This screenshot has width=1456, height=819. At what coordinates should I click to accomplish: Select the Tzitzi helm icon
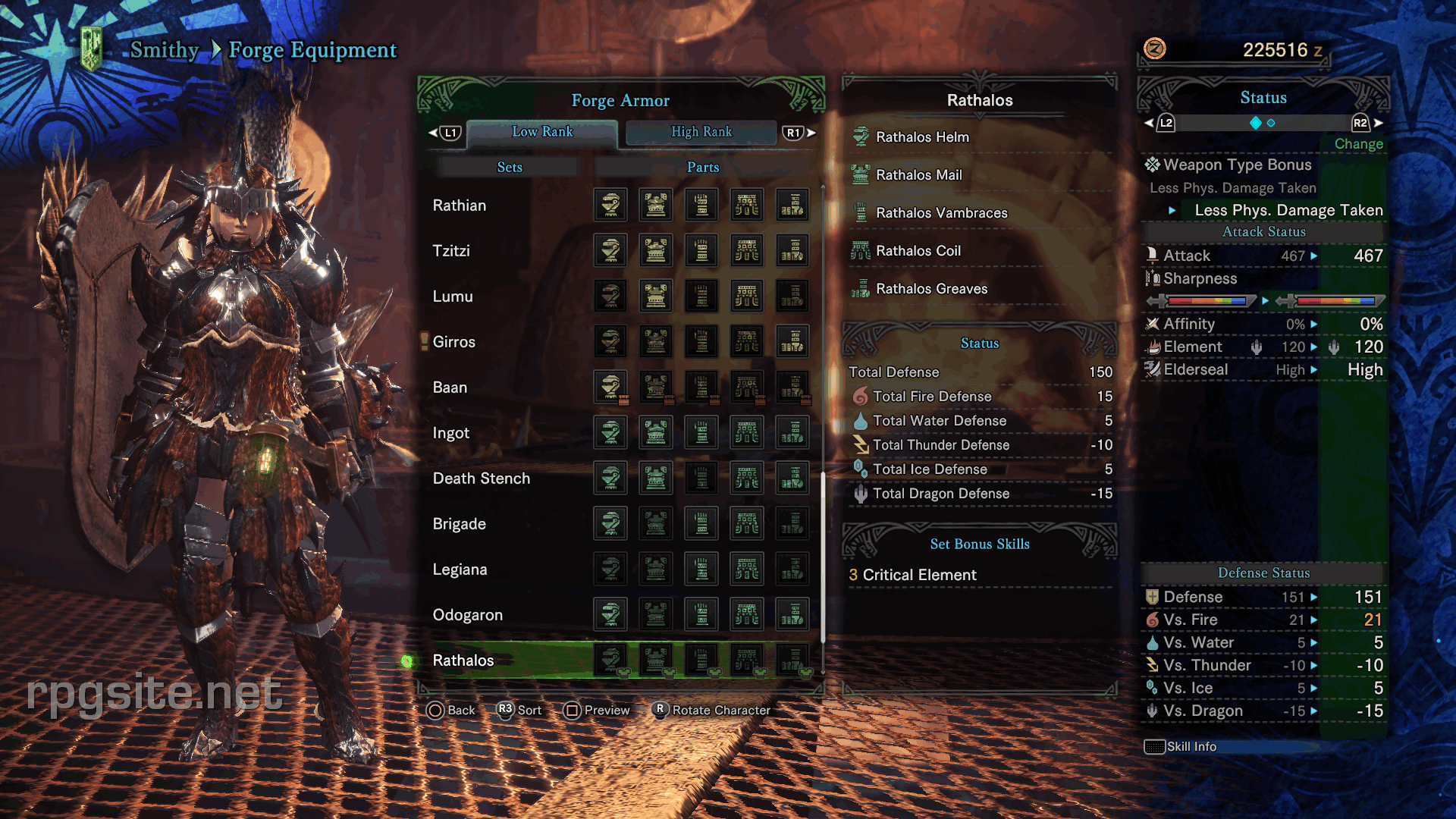pos(610,250)
